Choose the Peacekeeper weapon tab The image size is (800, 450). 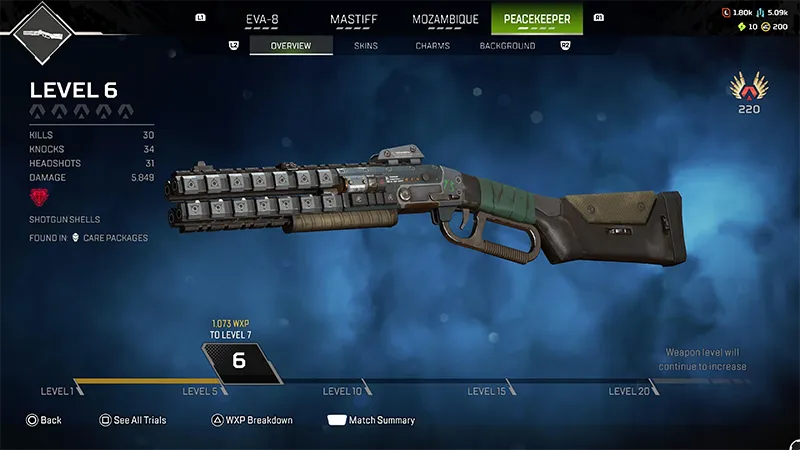pos(537,18)
